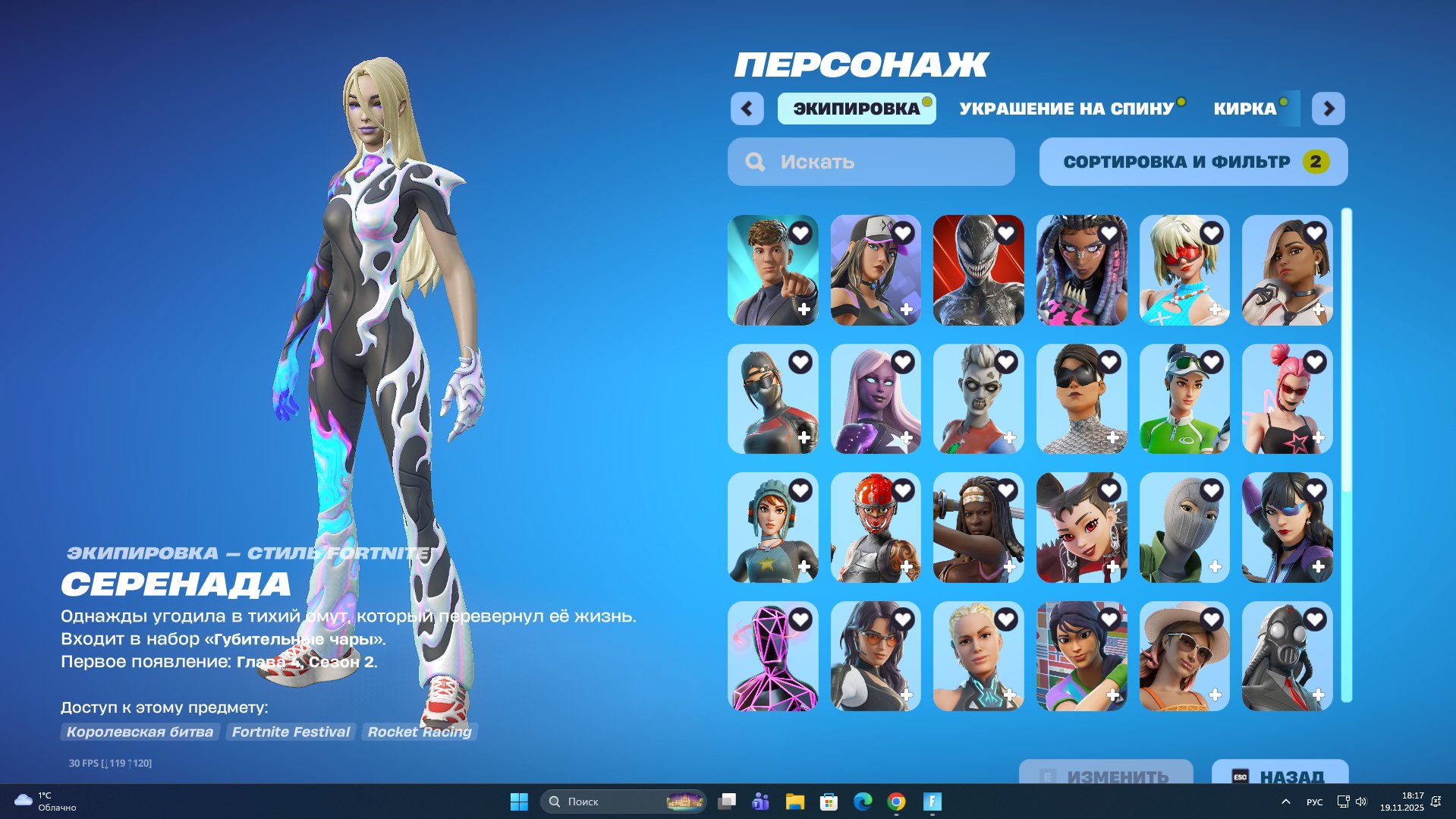The image size is (1456, 819).
Task: Click the right arrow to view more categories
Action: (1329, 109)
